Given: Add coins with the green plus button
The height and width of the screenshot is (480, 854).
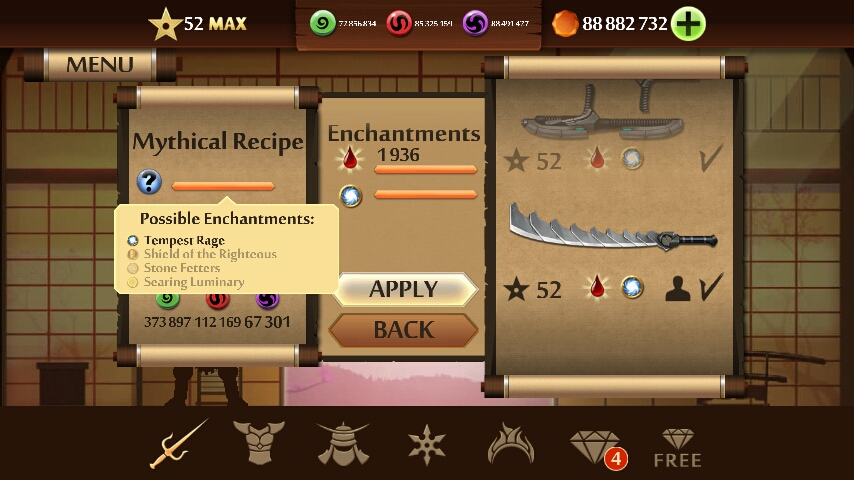Looking at the screenshot, I should 688,23.
